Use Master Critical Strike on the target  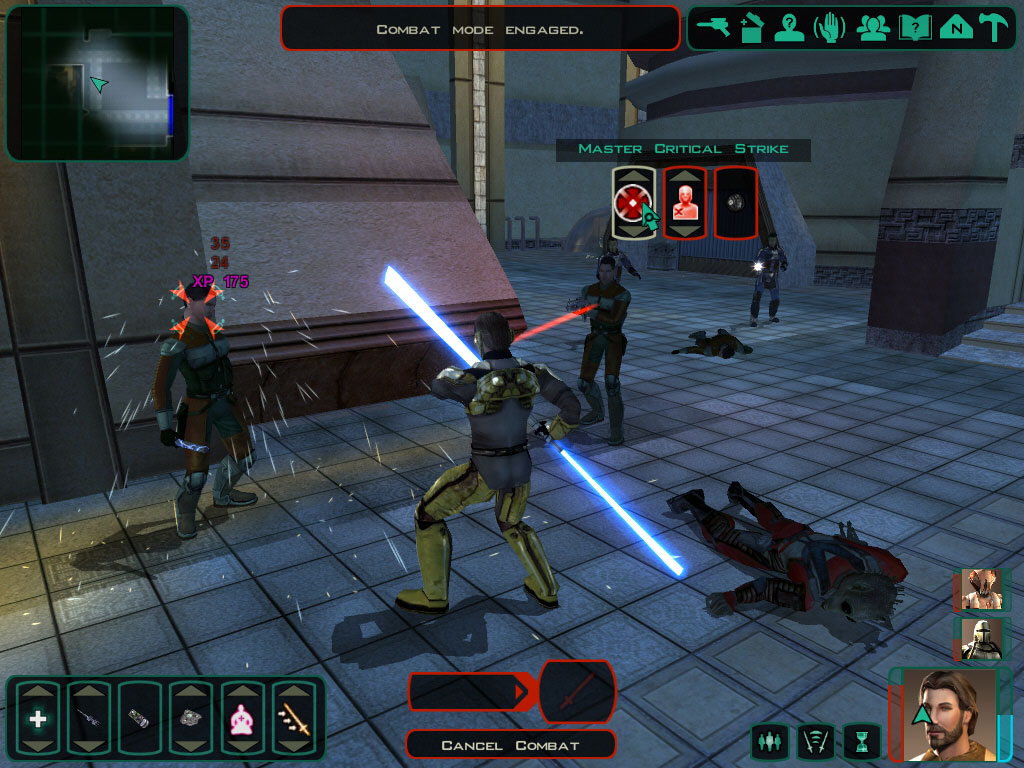click(633, 203)
